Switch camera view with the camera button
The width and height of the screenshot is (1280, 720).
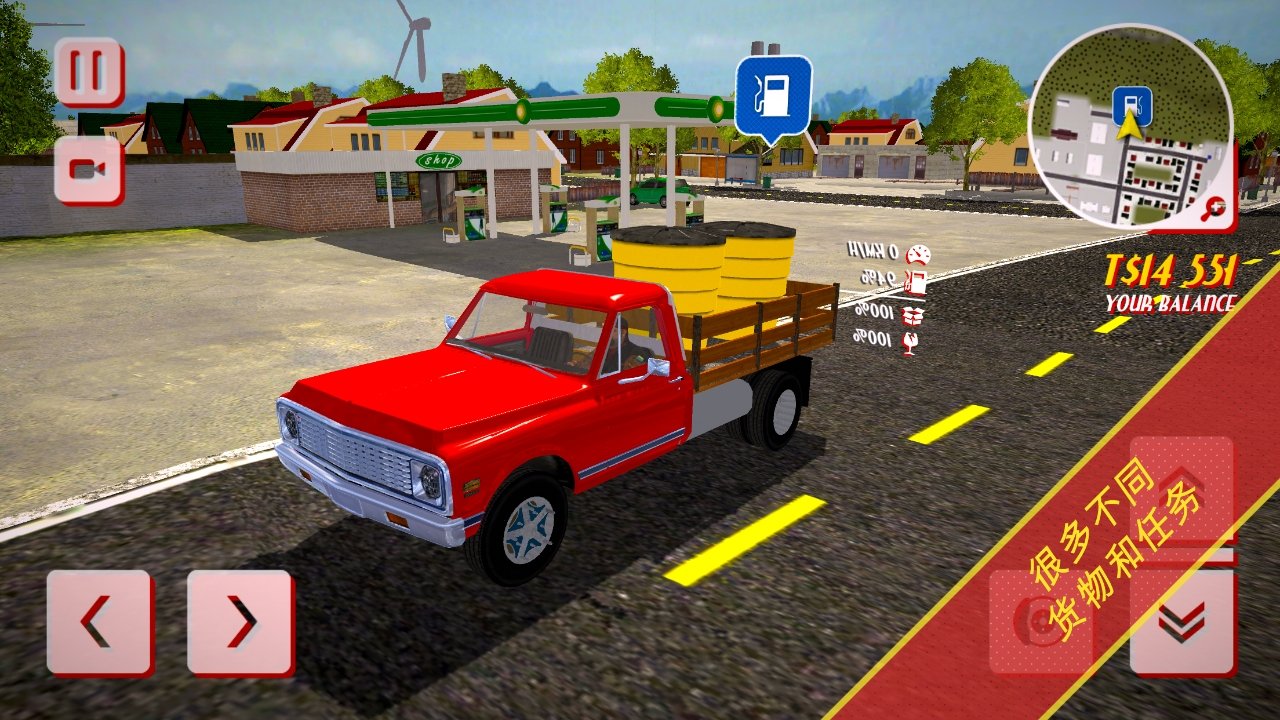tap(89, 170)
